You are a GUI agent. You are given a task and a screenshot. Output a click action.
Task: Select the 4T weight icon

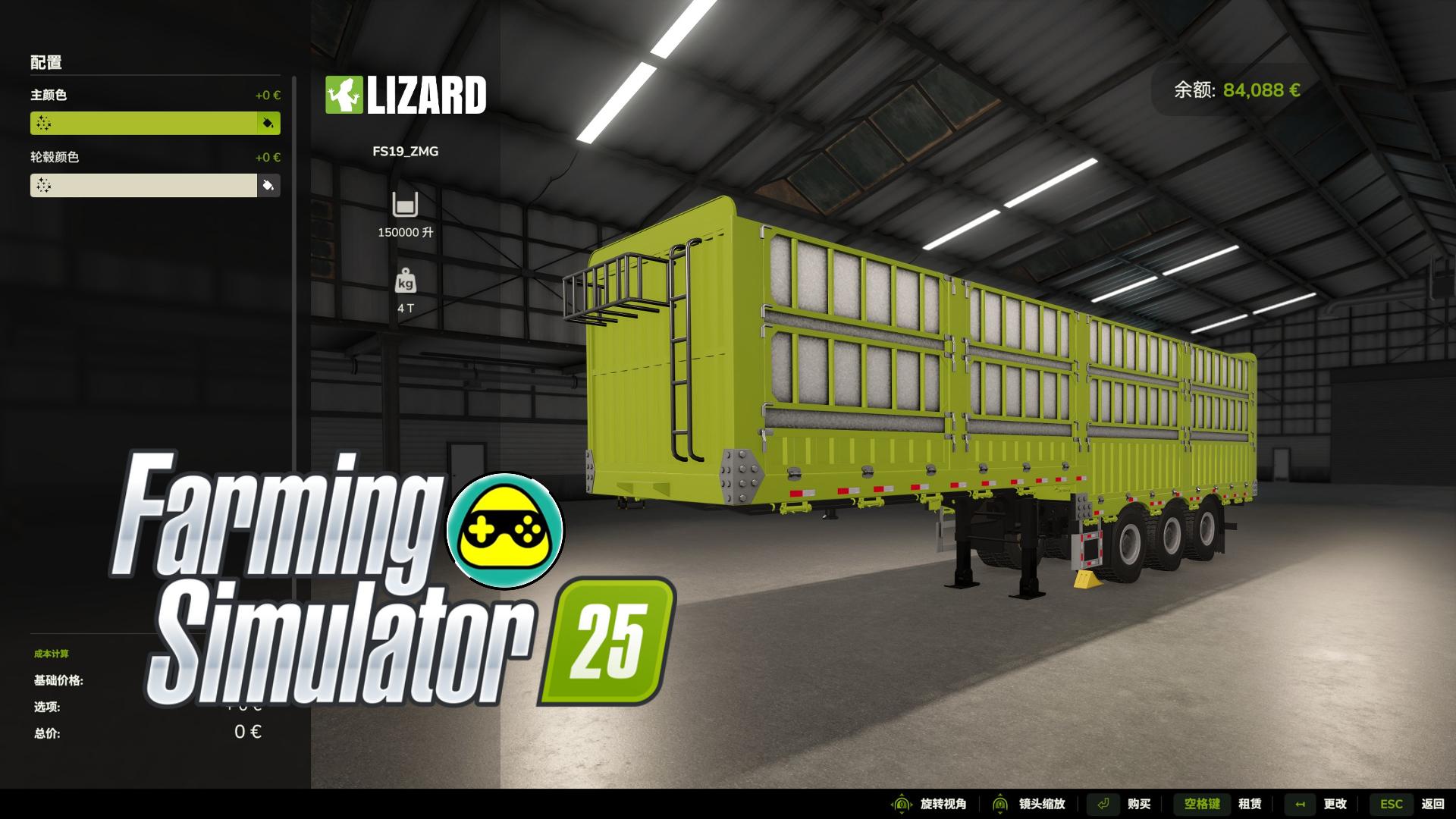(x=406, y=282)
